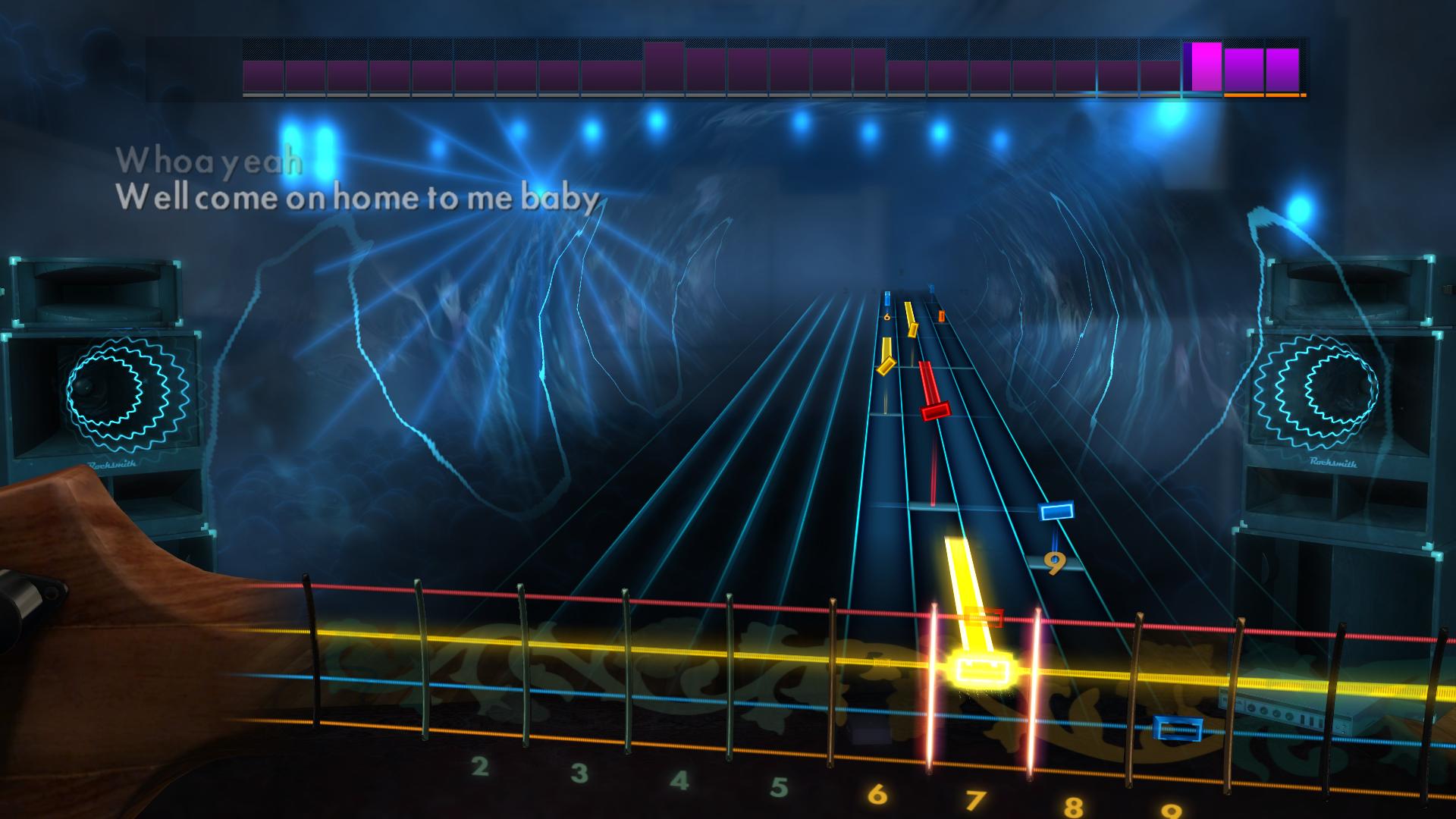Screen dimensions: 1456x819
Task: Select the slanted yellow double-stop note
Action: pyautogui.click(x=886, y=368)
